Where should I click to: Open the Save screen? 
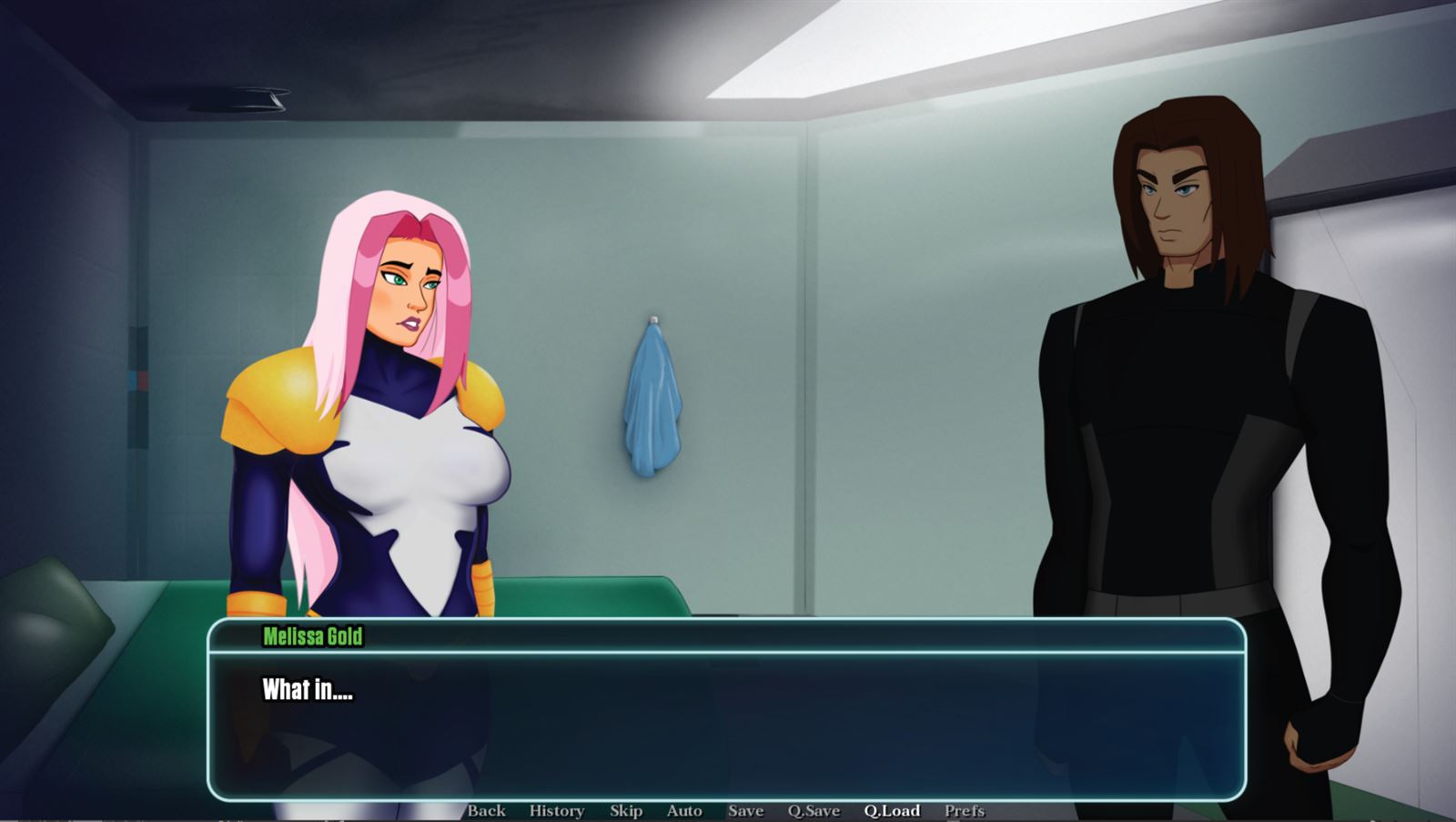pyautogui.click(x=744, y=810)
